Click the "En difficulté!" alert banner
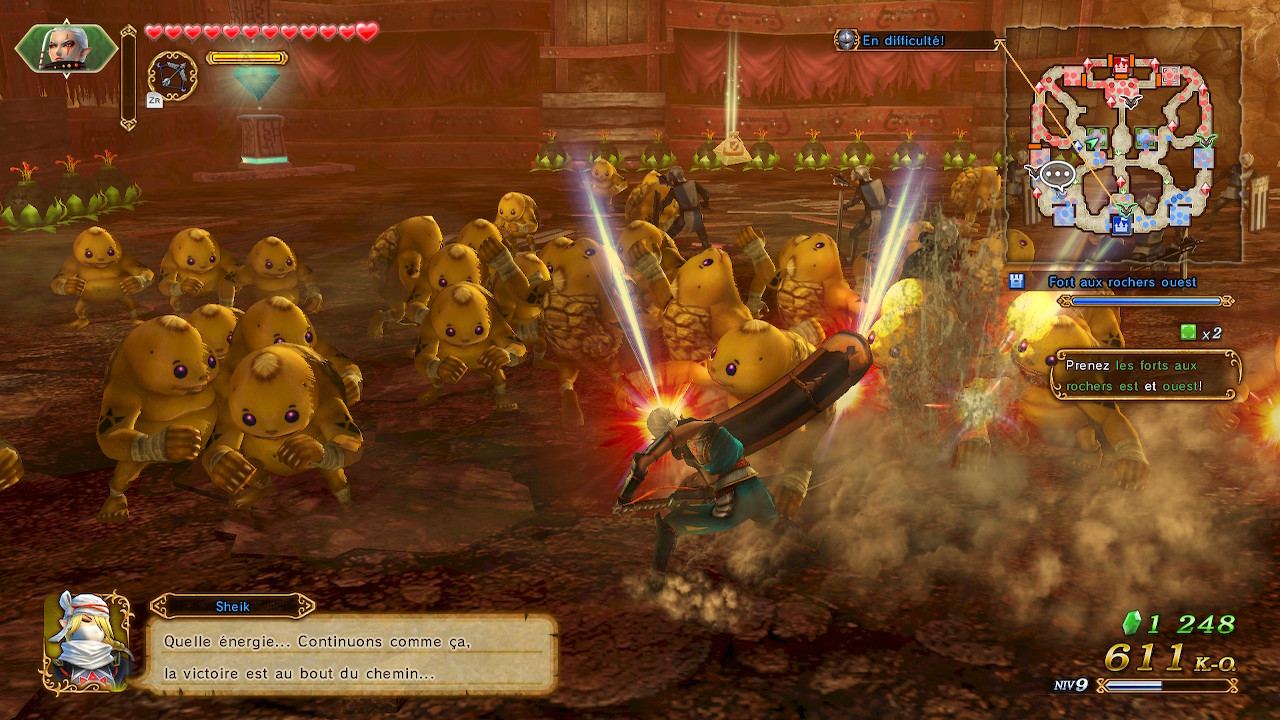 pyautogui.click(x=902, y=41)
